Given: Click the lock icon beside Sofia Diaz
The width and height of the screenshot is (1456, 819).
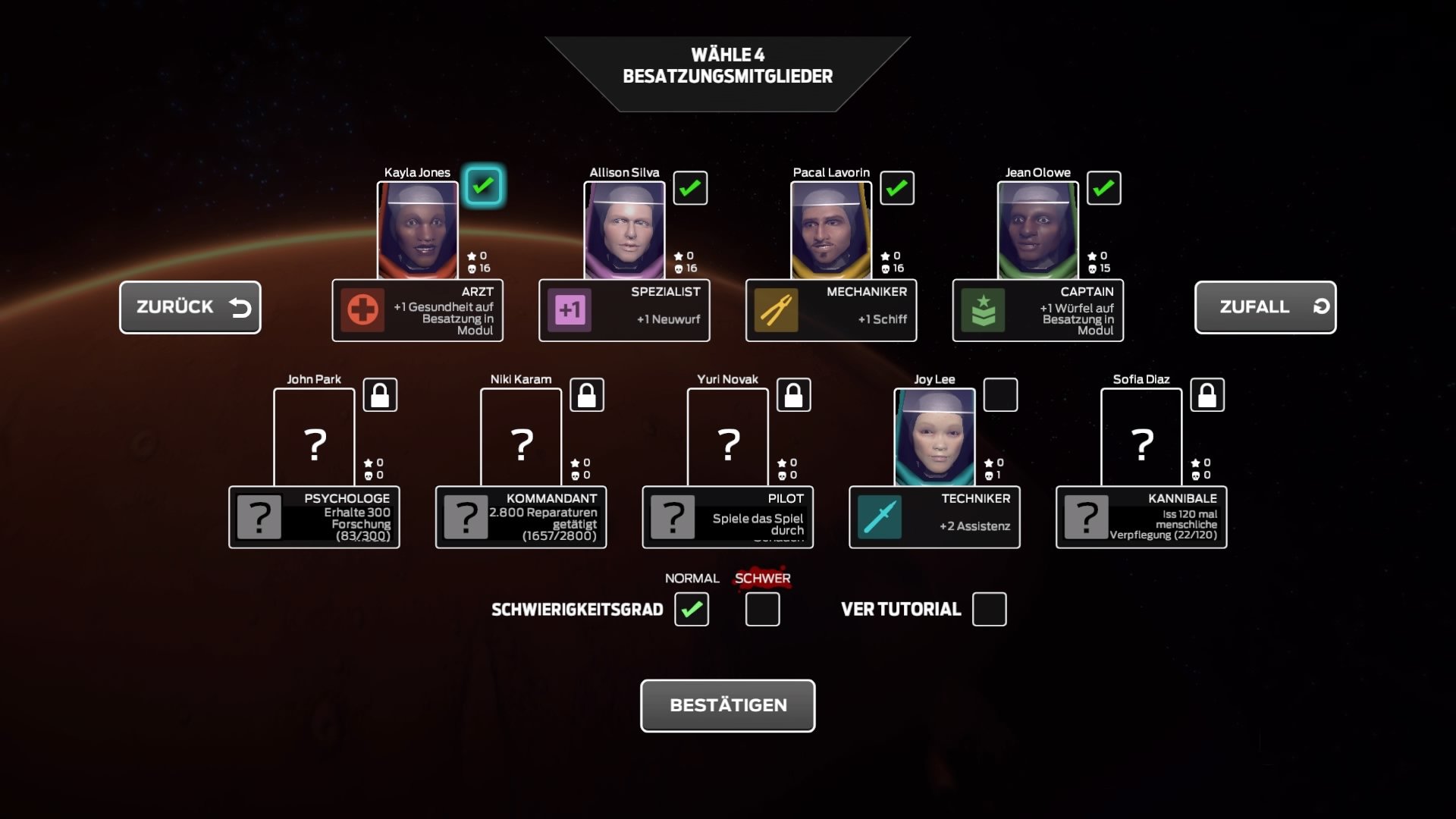Looking at the screenshot, I should tap(1207, 394).
